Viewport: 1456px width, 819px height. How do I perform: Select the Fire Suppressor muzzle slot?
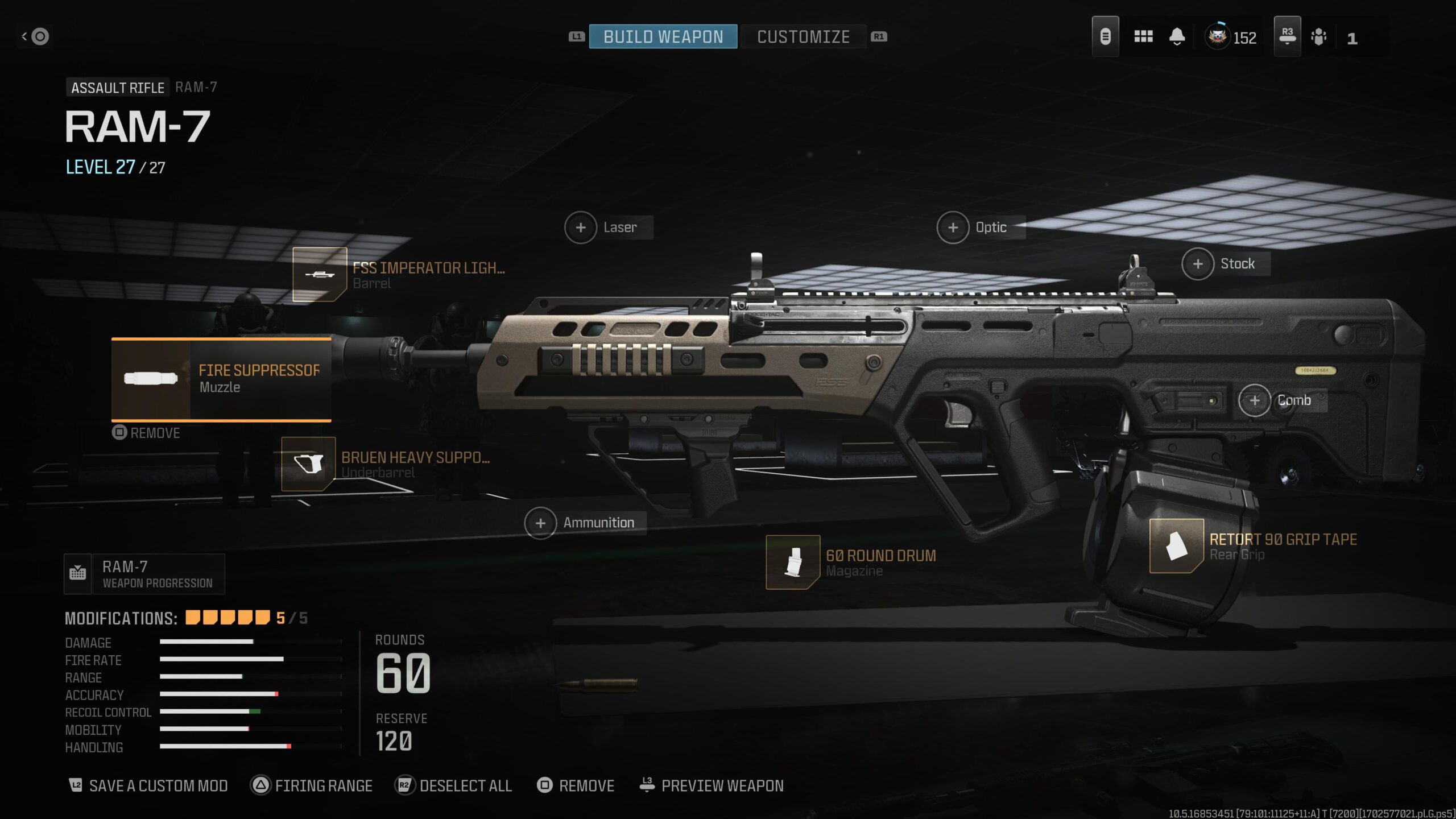coord(222,379)
